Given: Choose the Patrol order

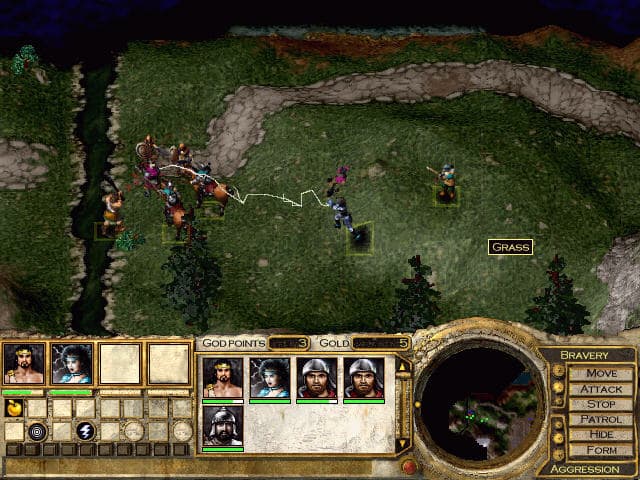Looking at the screenshot, I should pyautogui.click(x=601, y=420).
